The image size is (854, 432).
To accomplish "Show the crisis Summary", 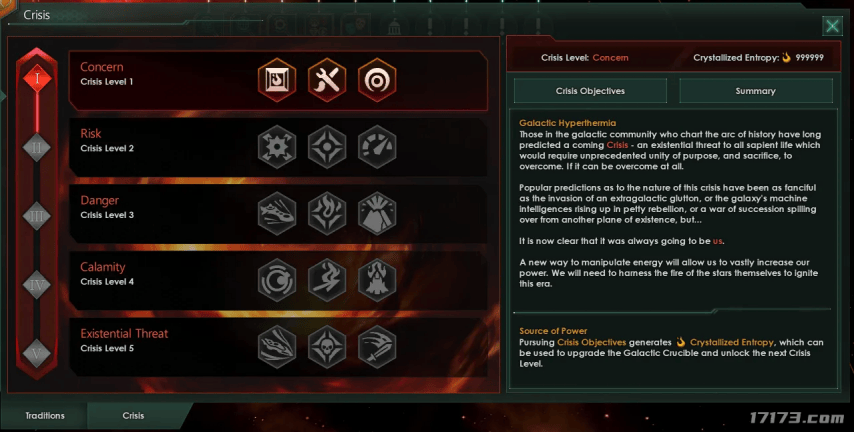I will [x=755, y=91].
